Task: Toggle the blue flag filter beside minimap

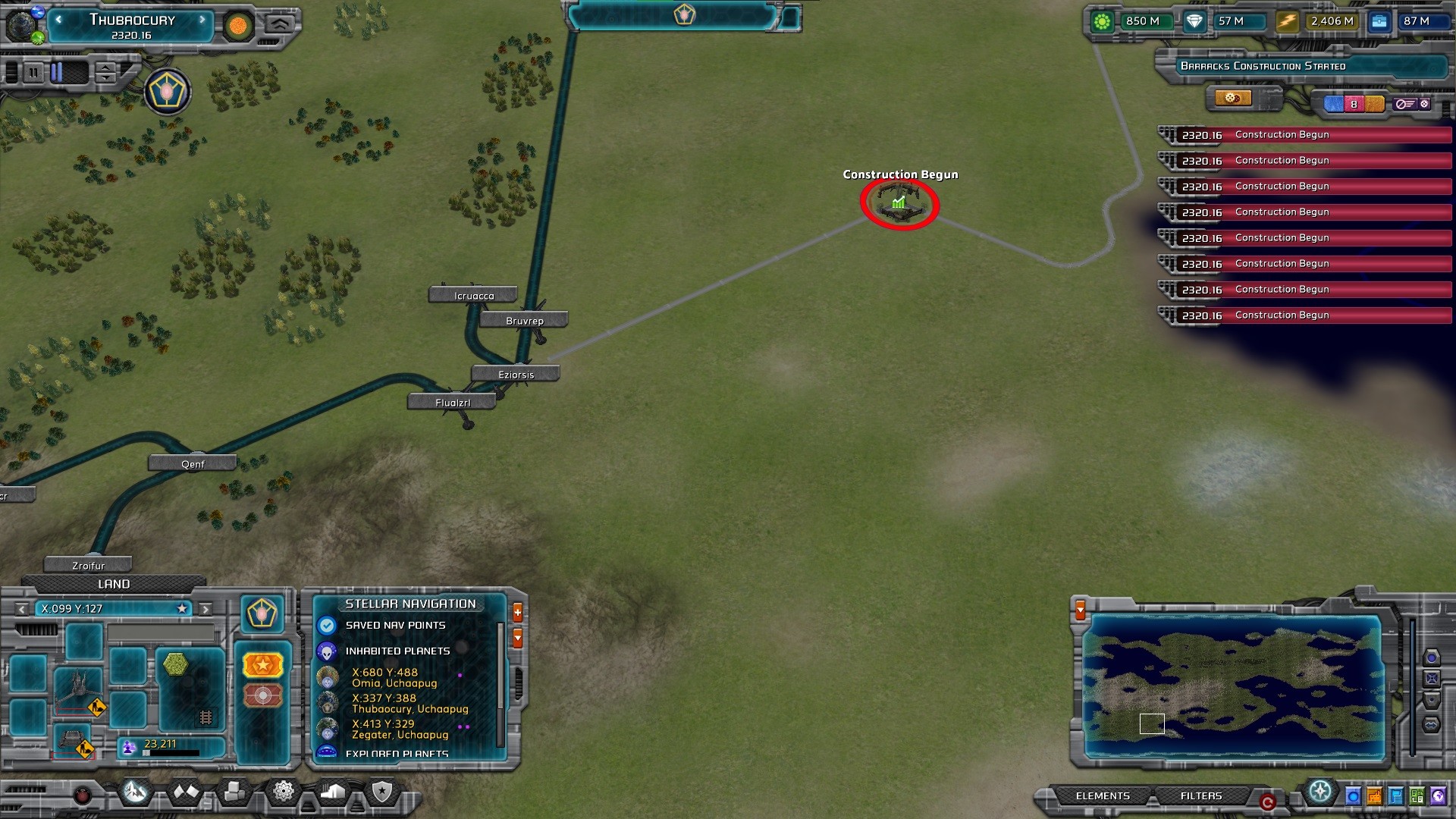Action: pyautogui.click(x=1395, y=795)
